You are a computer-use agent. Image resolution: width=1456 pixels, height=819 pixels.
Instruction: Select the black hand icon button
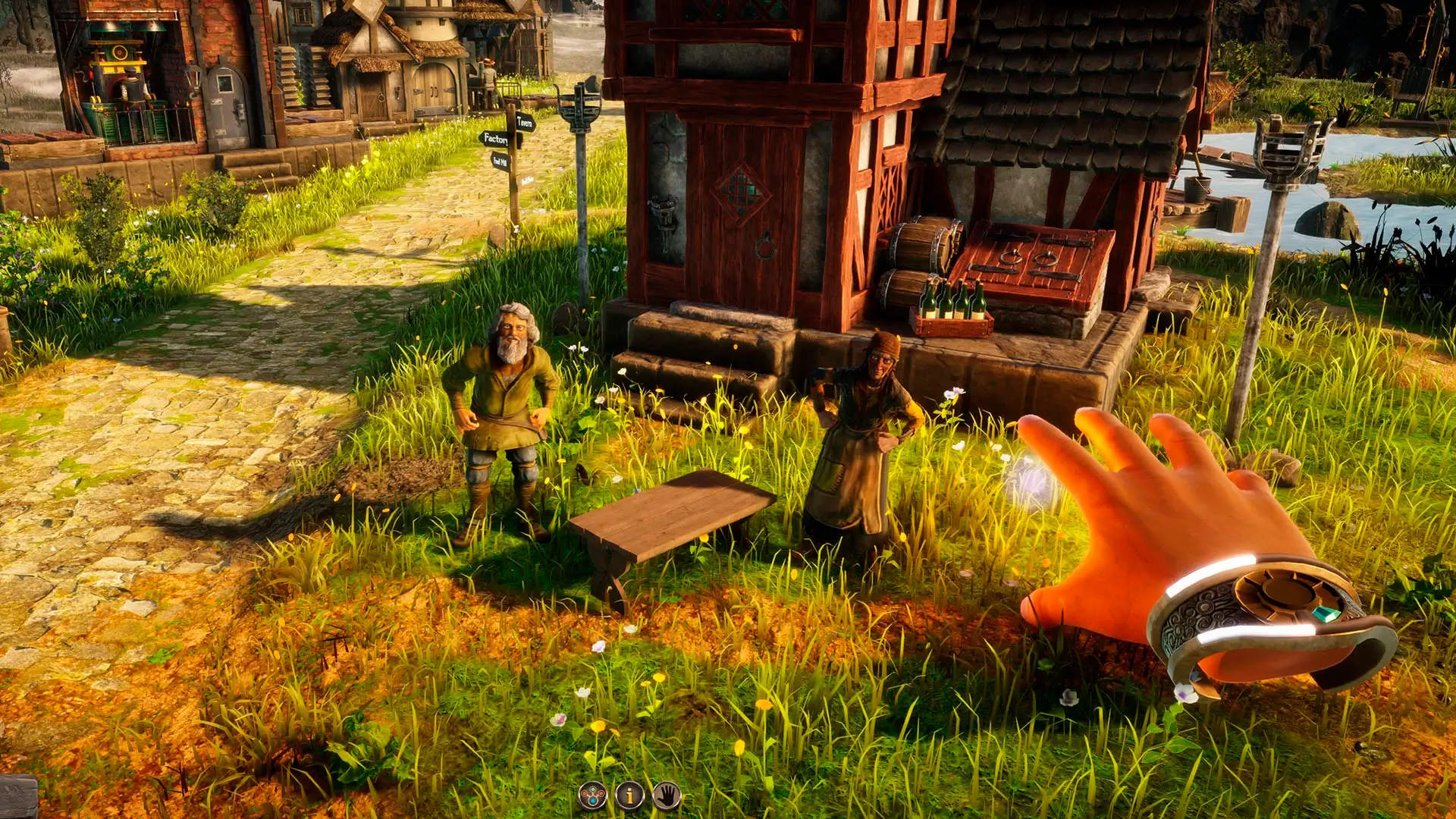pyautogui.click(x=667, y=795)
